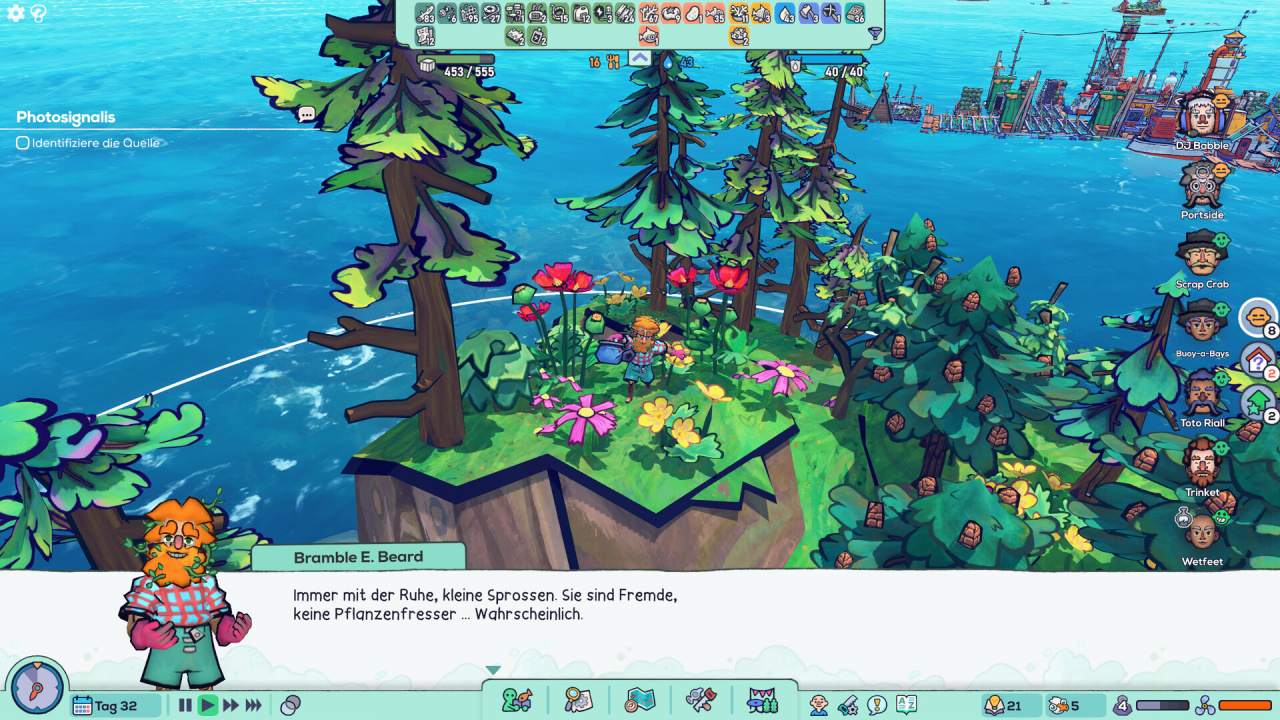Select Toto Riall's portrait

tap(1200, 393)
